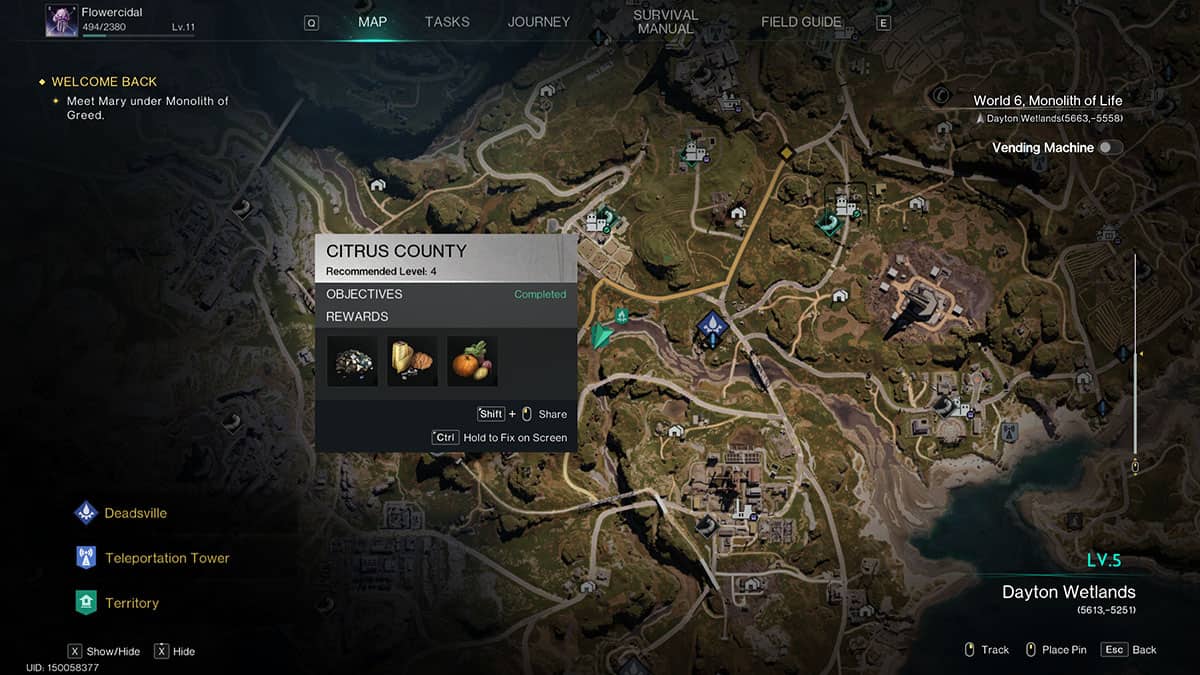Switch to the Field Guide tab
Viewport: 1200px width, 675px height.
[x=801, y=22]
